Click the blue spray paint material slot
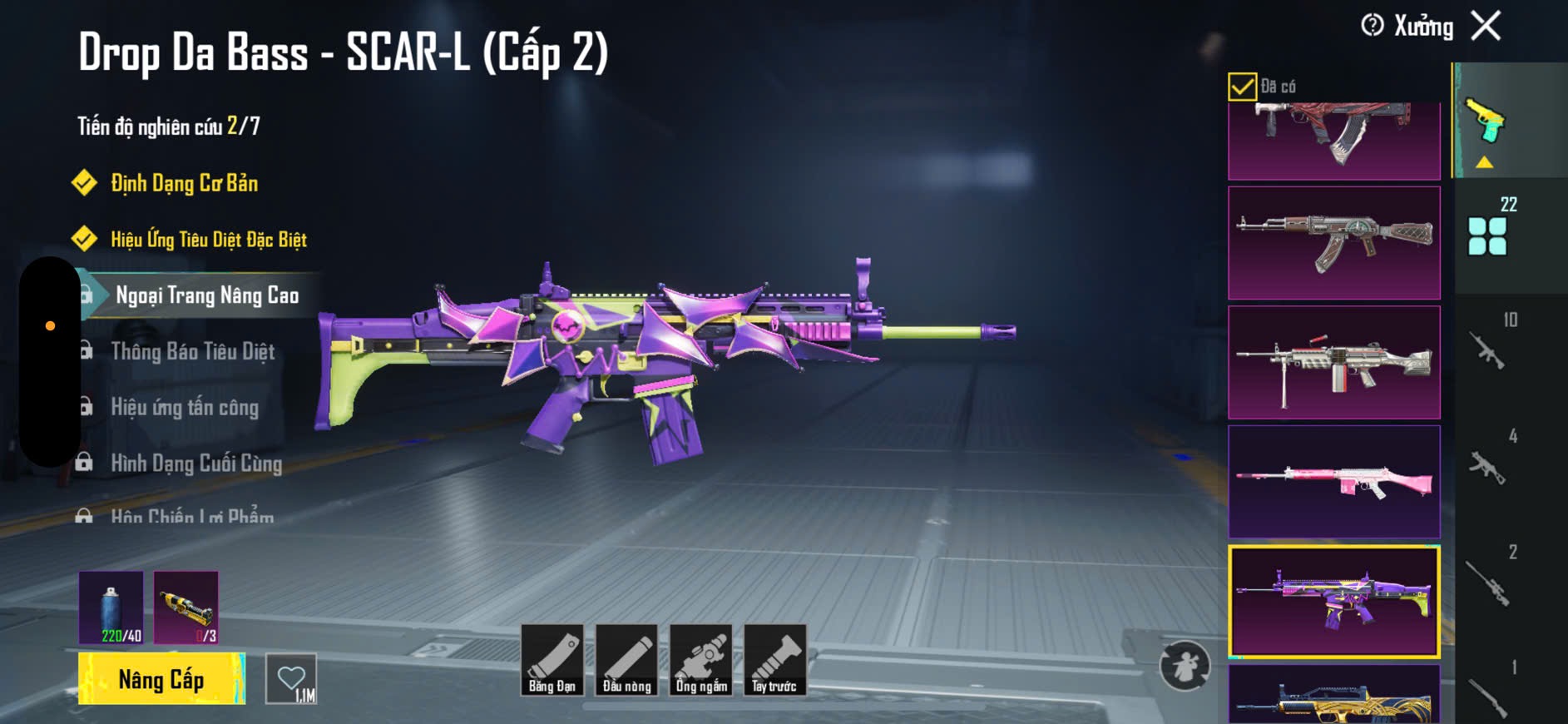The height and width of the screenshot is (724, 1568). [x=111, y=607]
